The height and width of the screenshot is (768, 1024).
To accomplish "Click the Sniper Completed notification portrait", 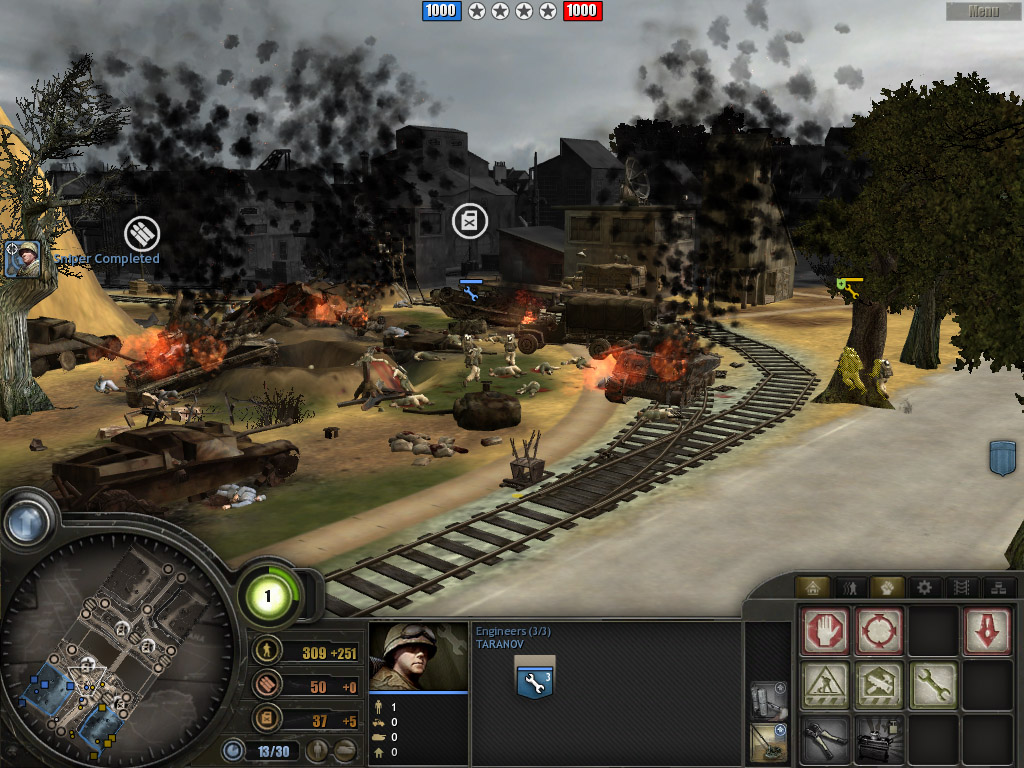I will click(x=22, y=259).
